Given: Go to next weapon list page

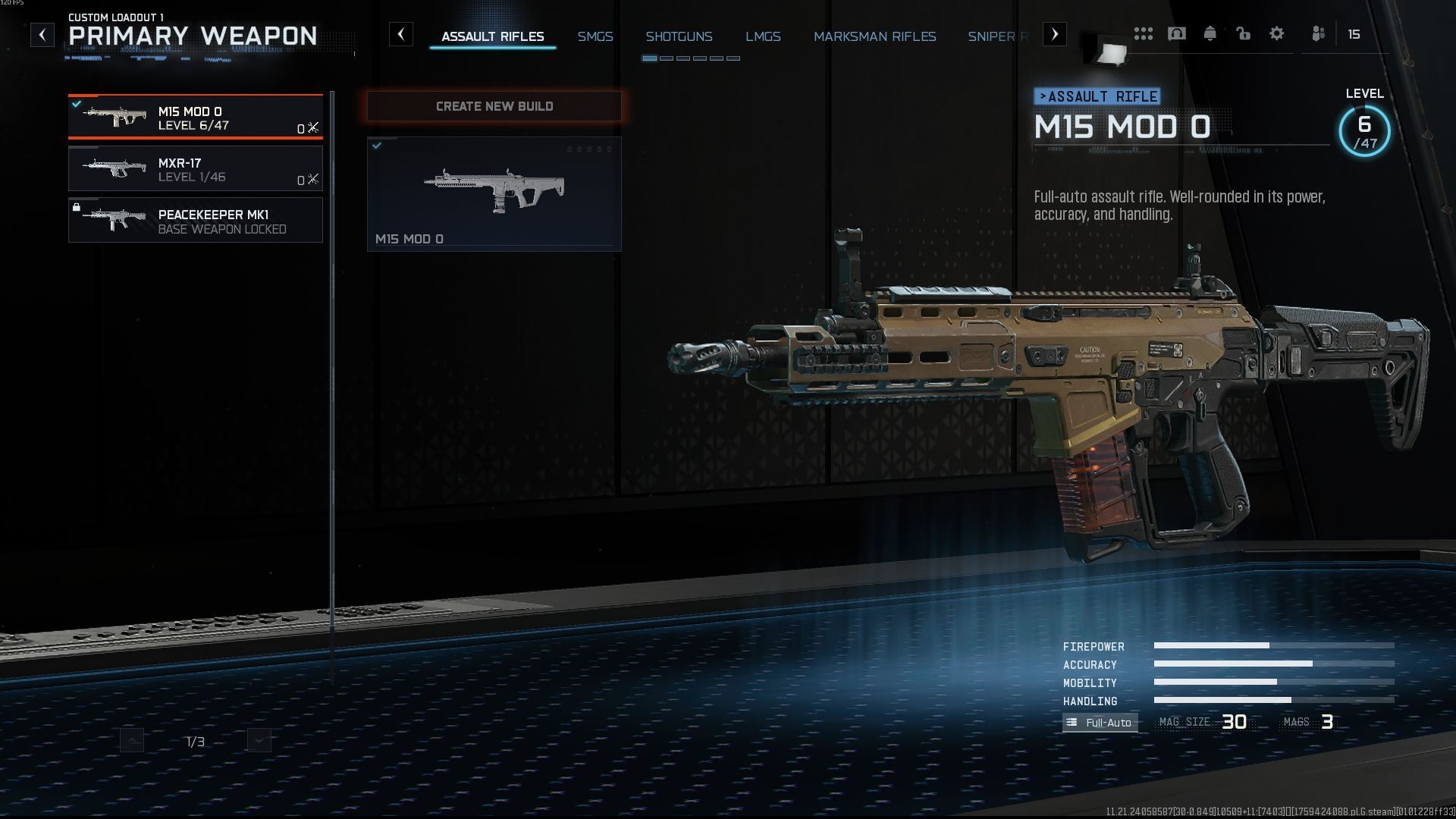Looking at the screenshot, I should click(x=259, y=741).
